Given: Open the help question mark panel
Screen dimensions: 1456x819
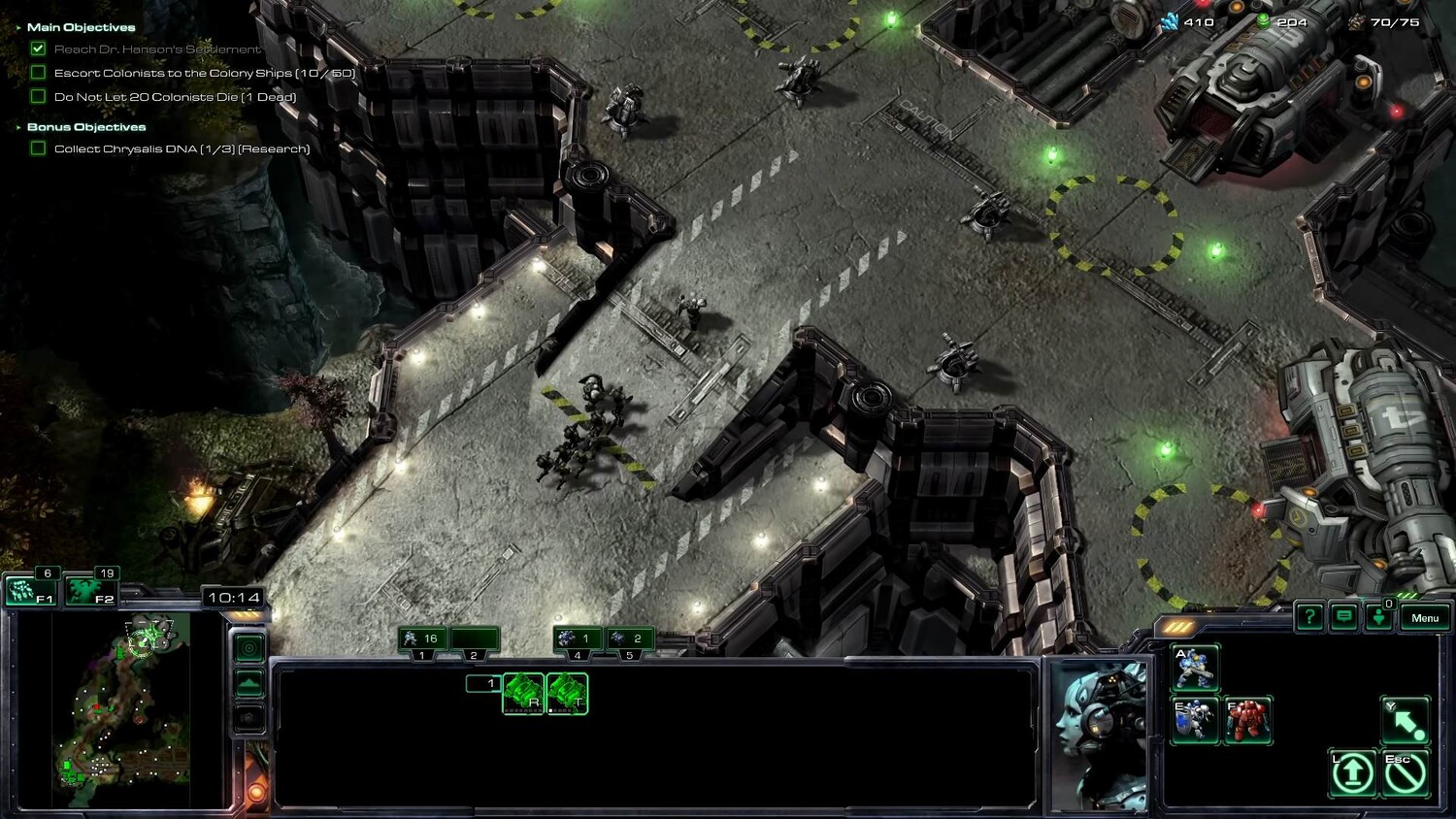Looking at the screenshot, I should (x=1308, y=616).
